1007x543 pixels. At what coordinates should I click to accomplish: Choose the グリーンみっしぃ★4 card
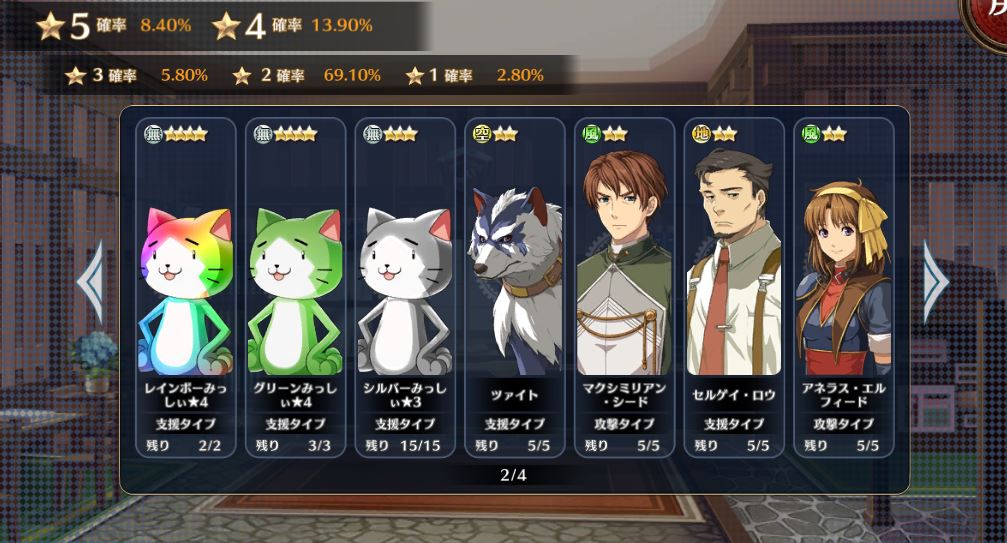pos(295,288)
